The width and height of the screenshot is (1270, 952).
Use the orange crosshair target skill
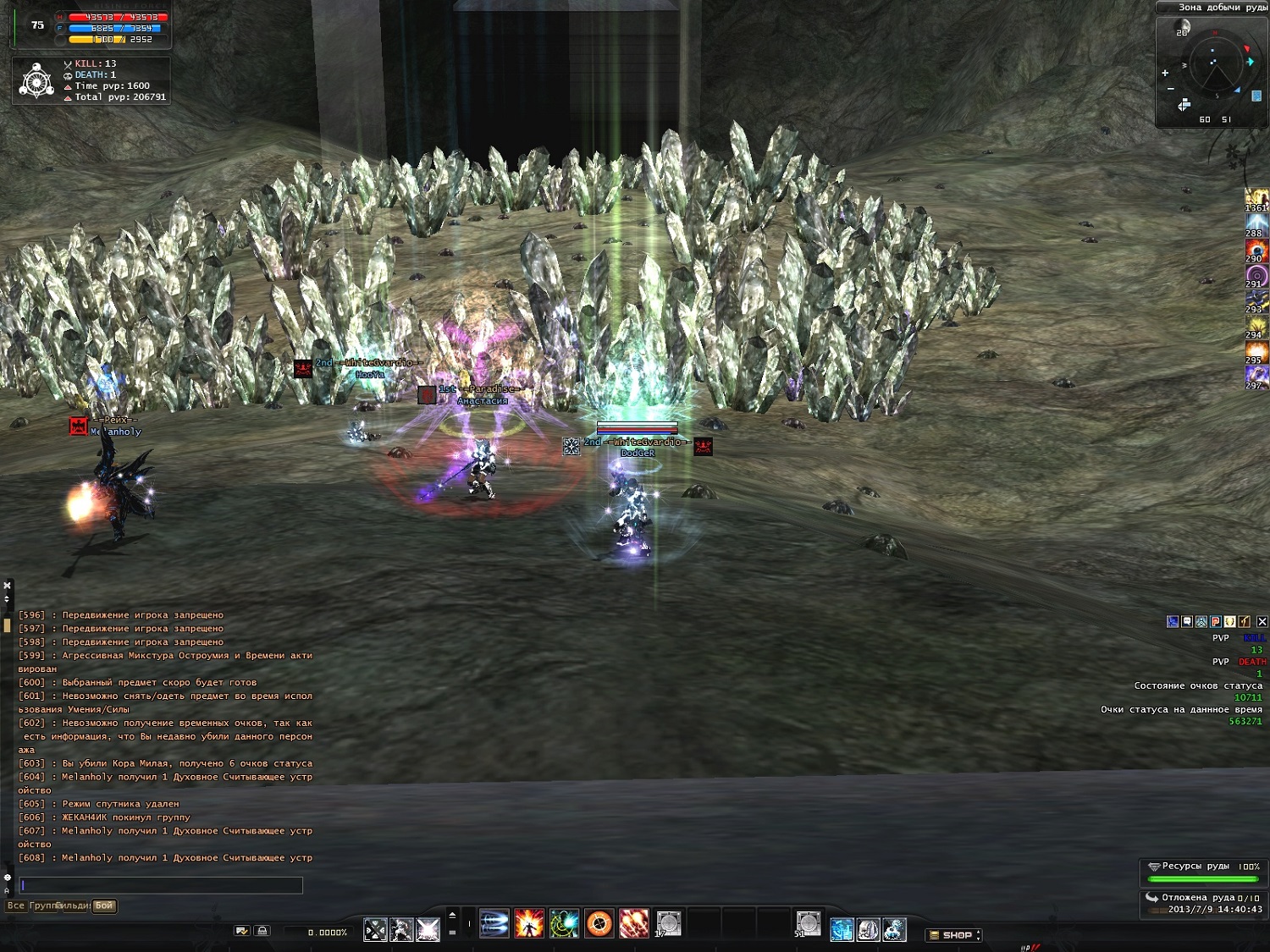[599, 924]
